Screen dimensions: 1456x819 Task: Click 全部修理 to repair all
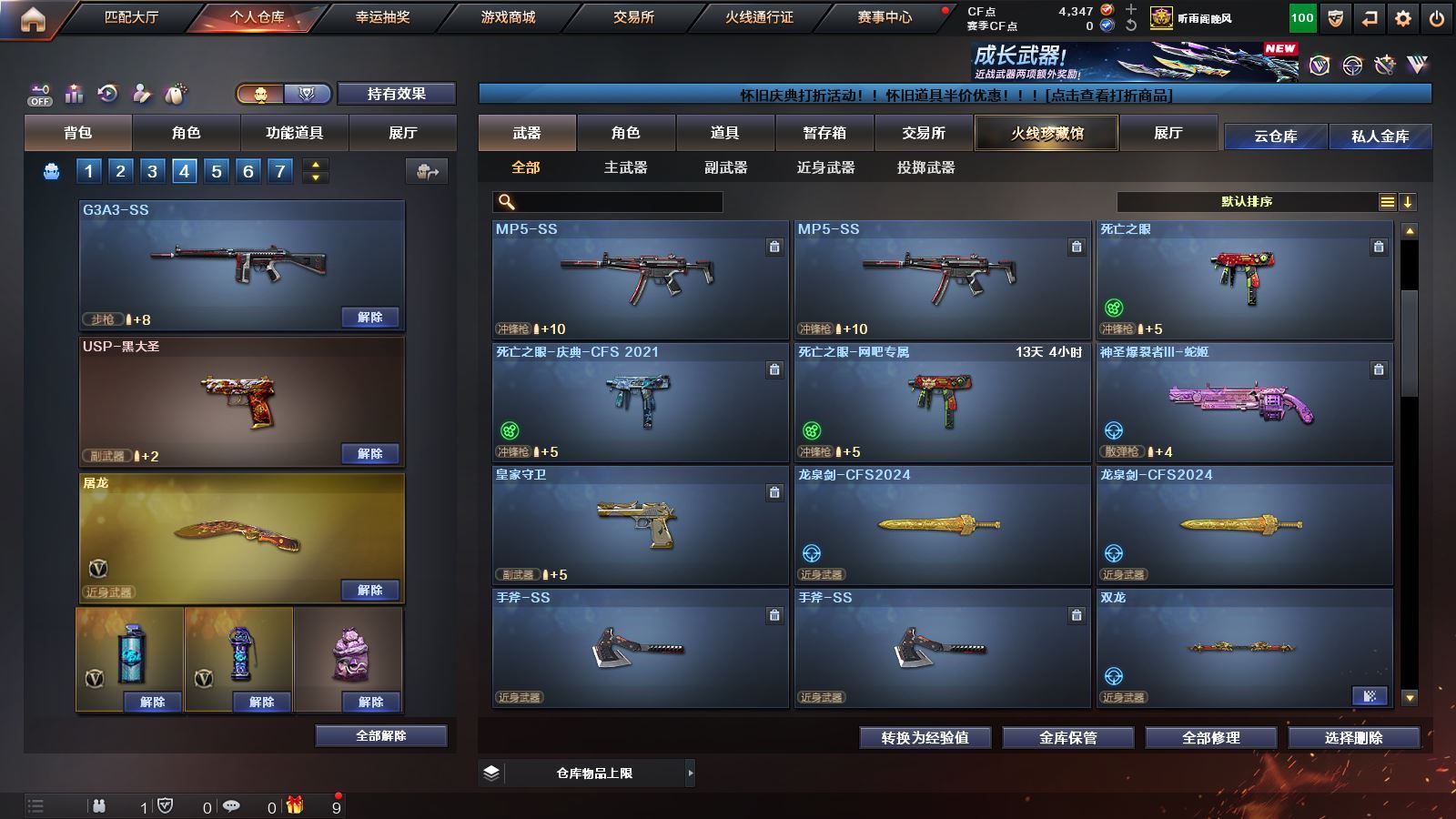coord(1210,737)
